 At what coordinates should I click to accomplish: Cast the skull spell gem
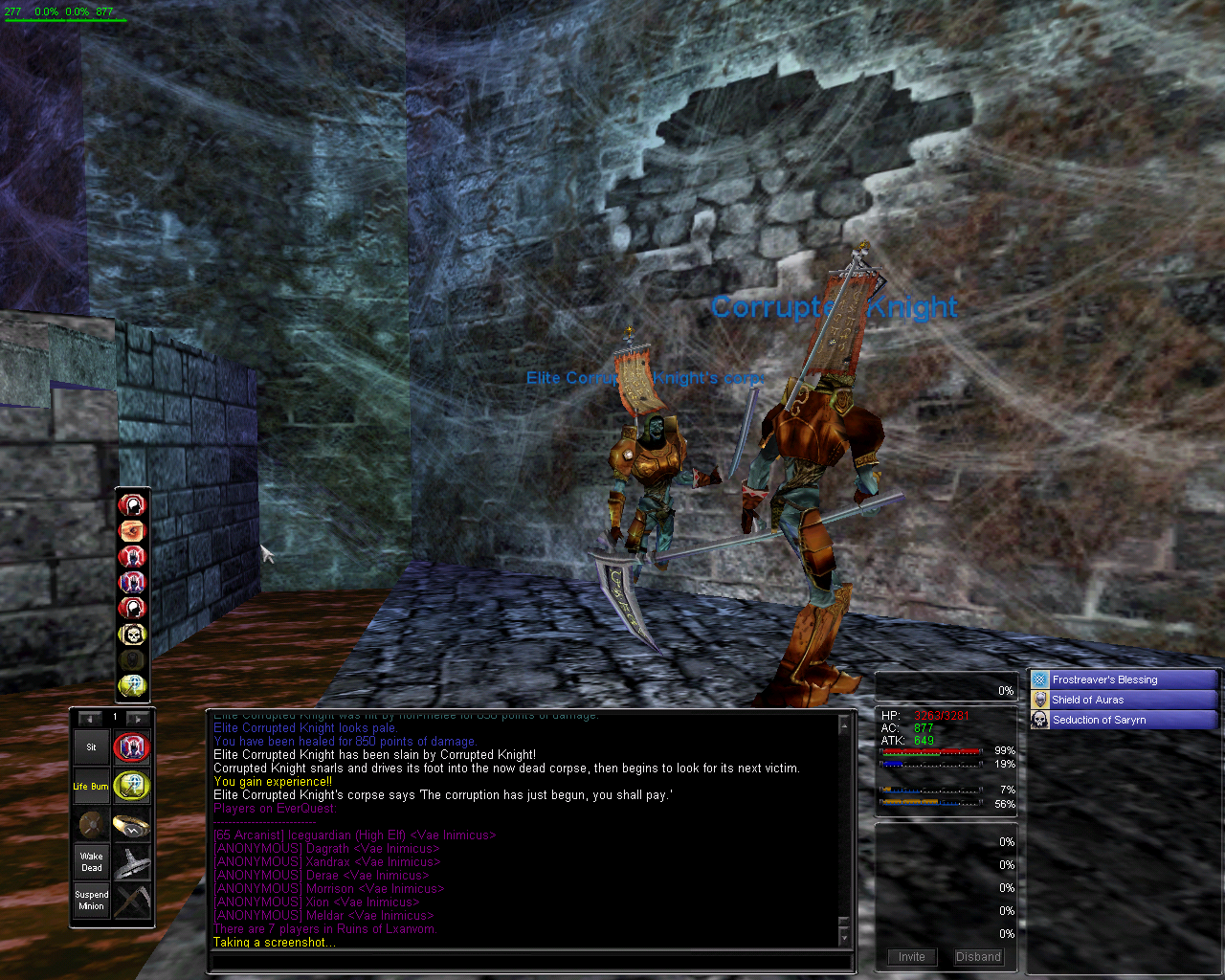(132, 634)
